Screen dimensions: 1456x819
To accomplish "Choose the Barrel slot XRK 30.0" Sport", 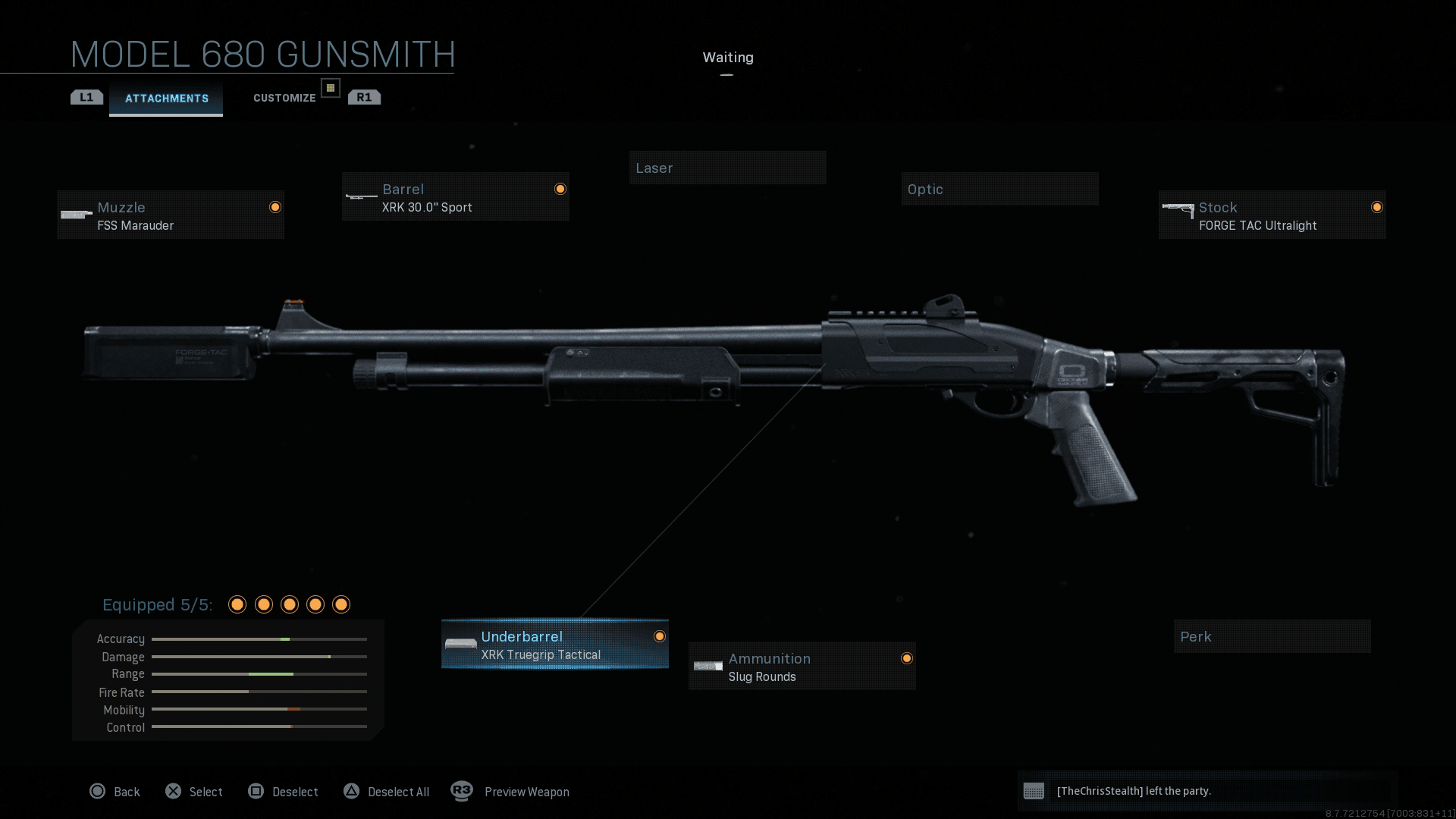I will click(x=455, y=197).
